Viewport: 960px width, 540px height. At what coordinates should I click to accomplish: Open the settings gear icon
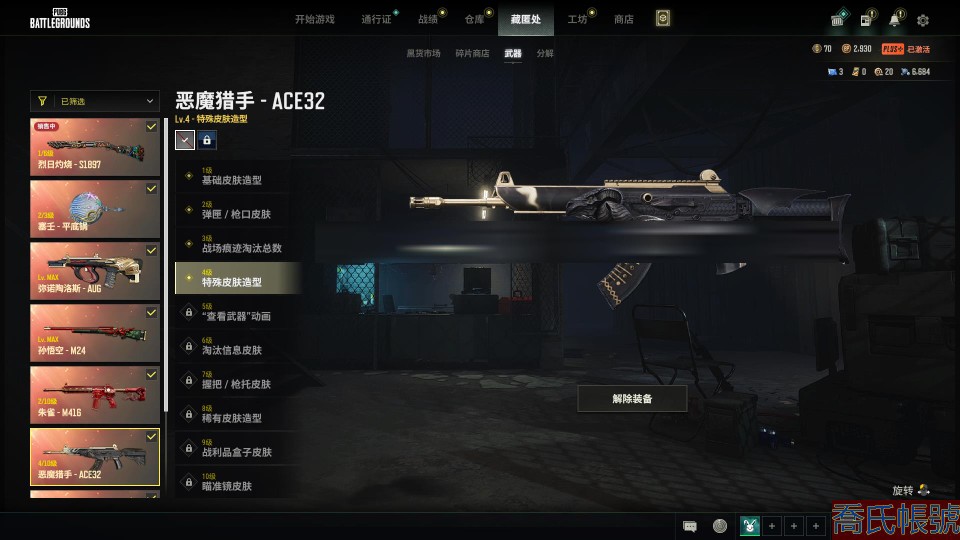(923, 20)
